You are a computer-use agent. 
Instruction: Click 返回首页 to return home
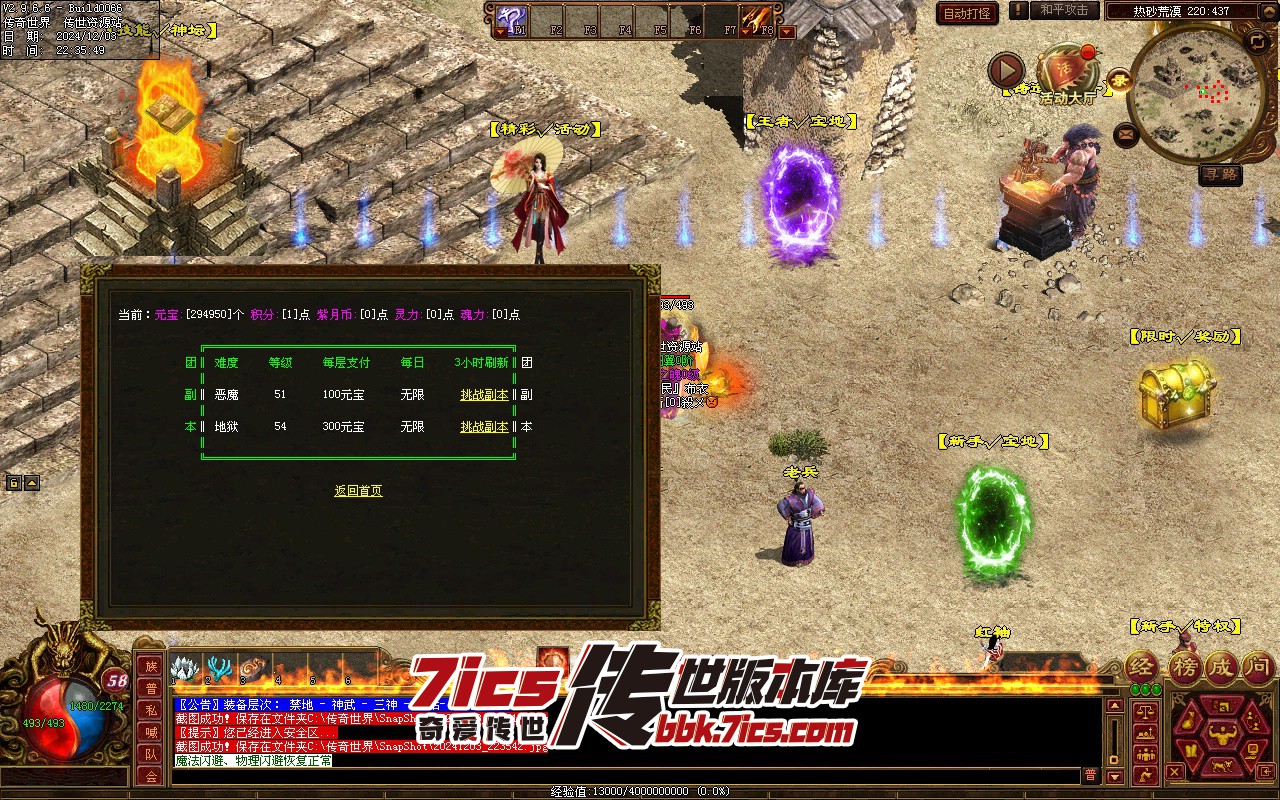coord(358,491)
